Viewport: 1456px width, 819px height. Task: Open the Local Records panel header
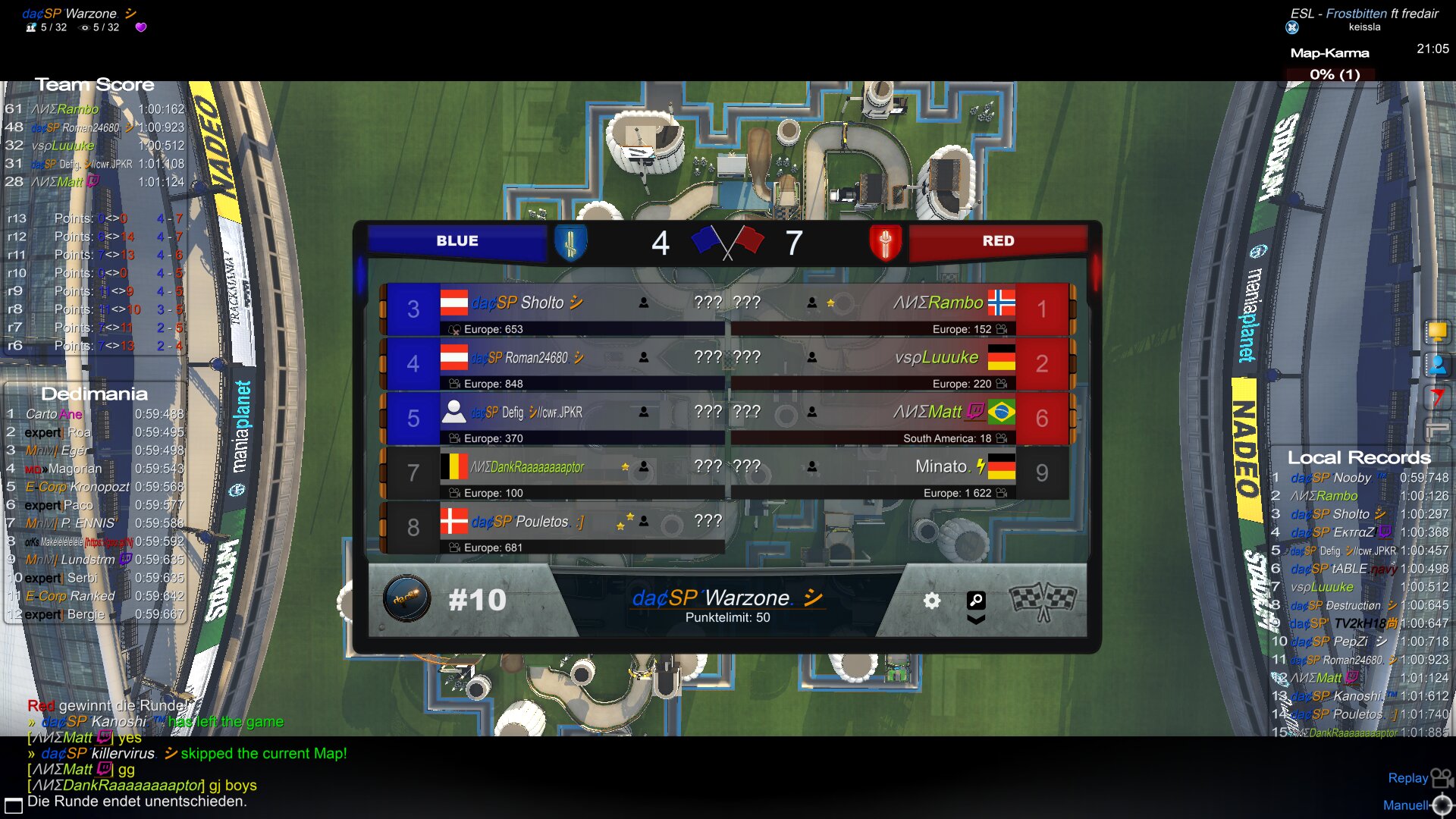point(1359,457)
